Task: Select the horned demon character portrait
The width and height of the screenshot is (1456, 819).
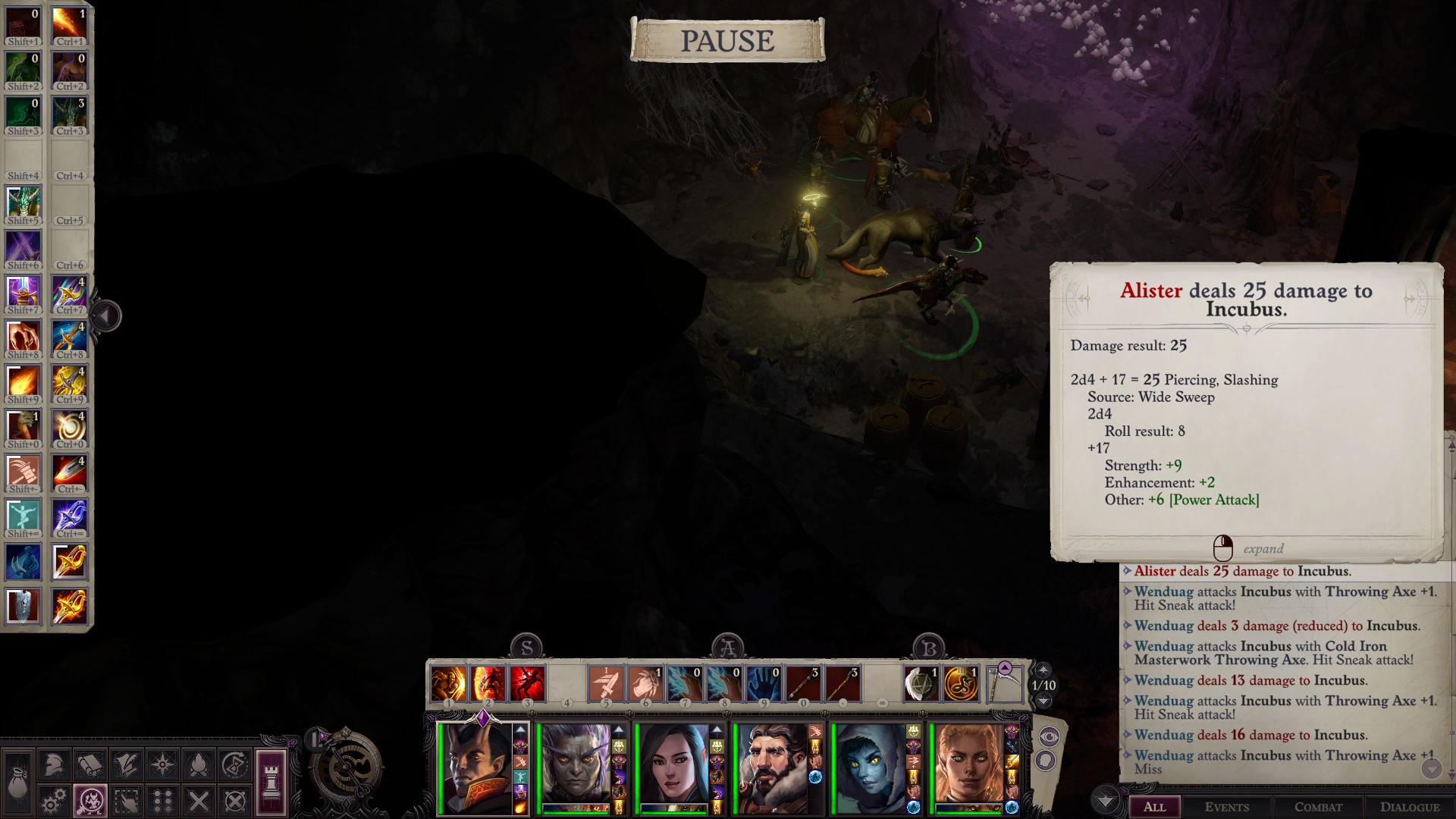Action: pyautogui.click(x=479, y=767)
